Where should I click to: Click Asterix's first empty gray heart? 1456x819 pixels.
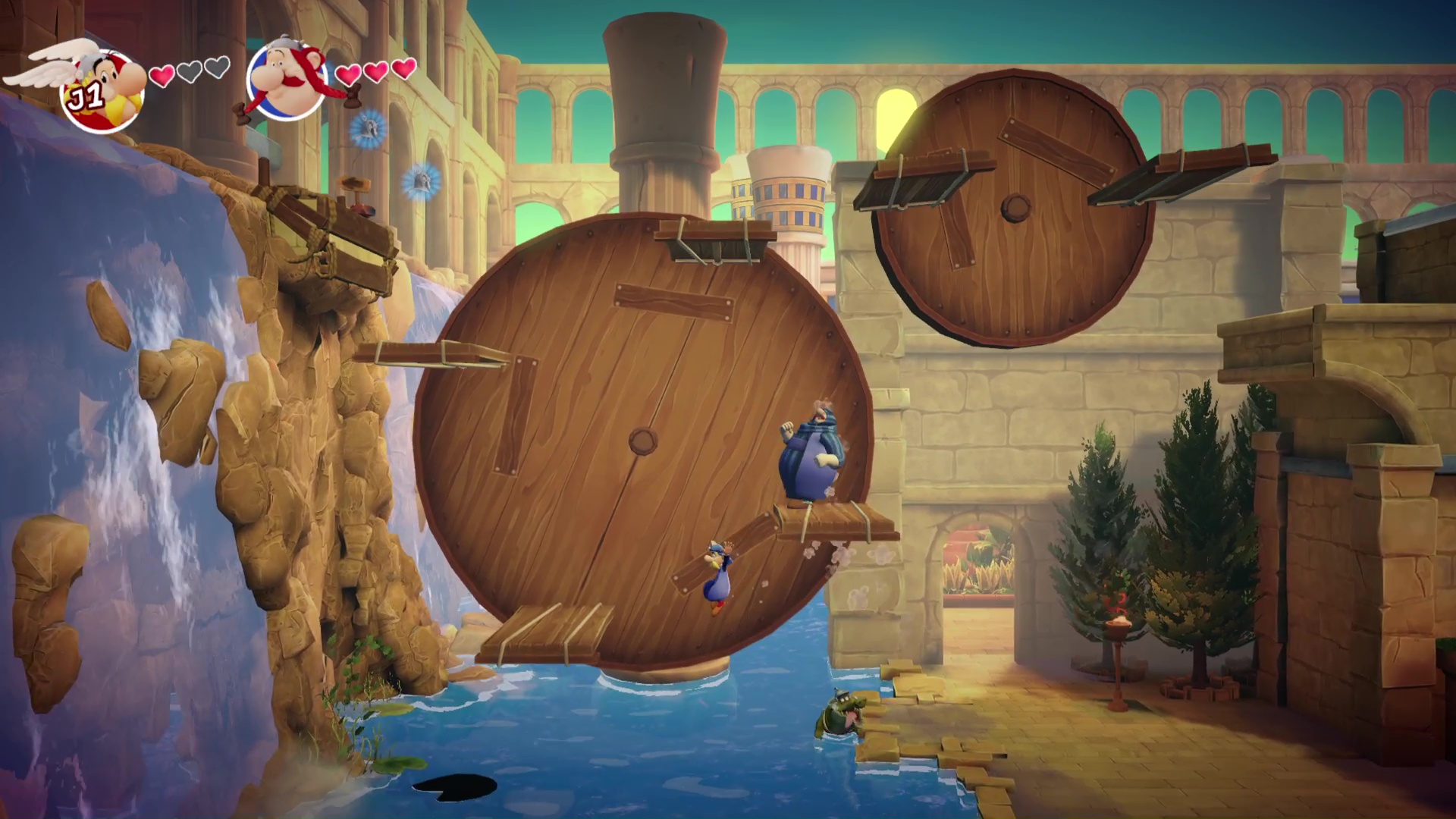pyautogui.click(x=189, y=71)
